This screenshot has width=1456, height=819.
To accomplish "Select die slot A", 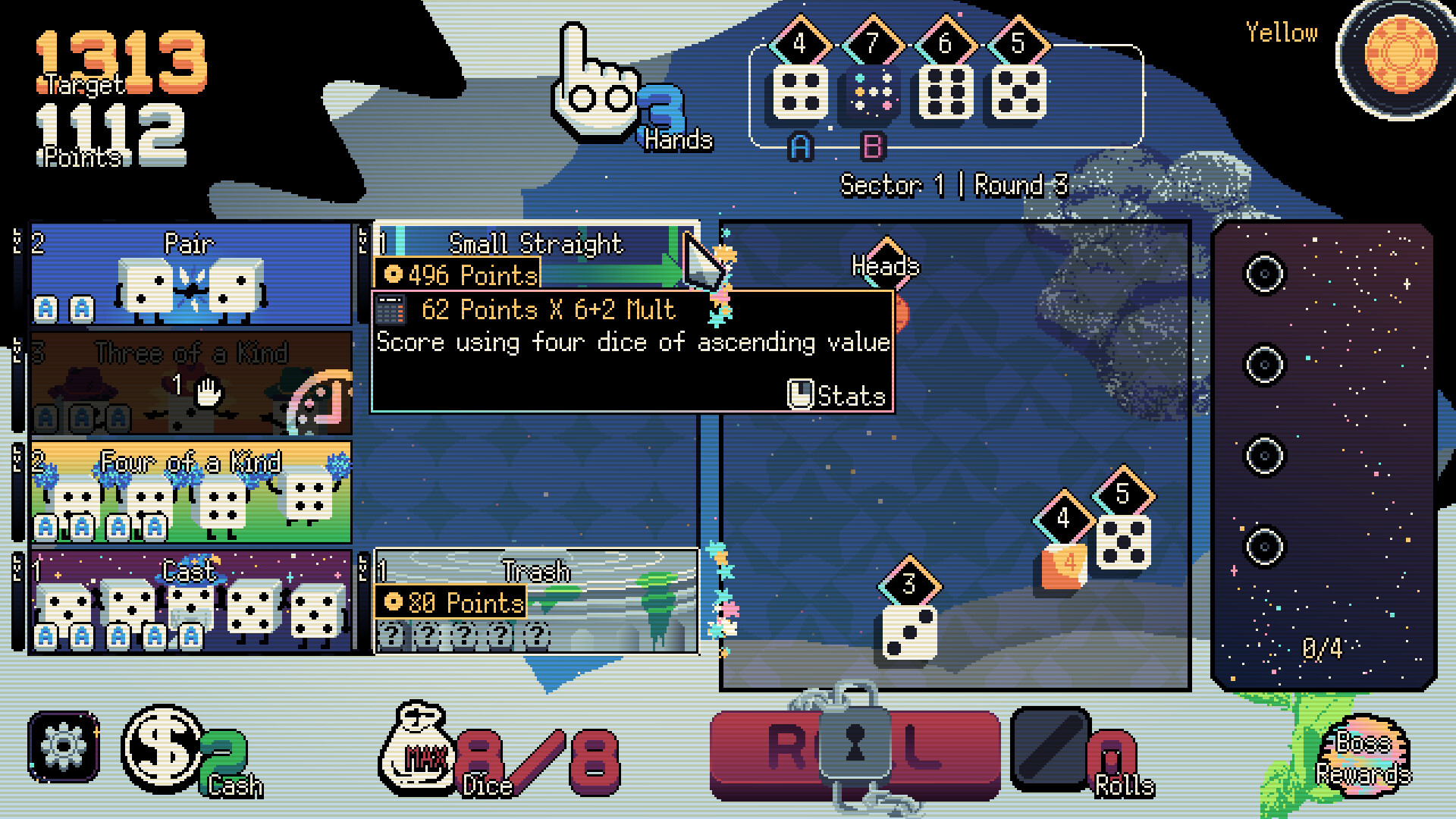I will (799, 147).
